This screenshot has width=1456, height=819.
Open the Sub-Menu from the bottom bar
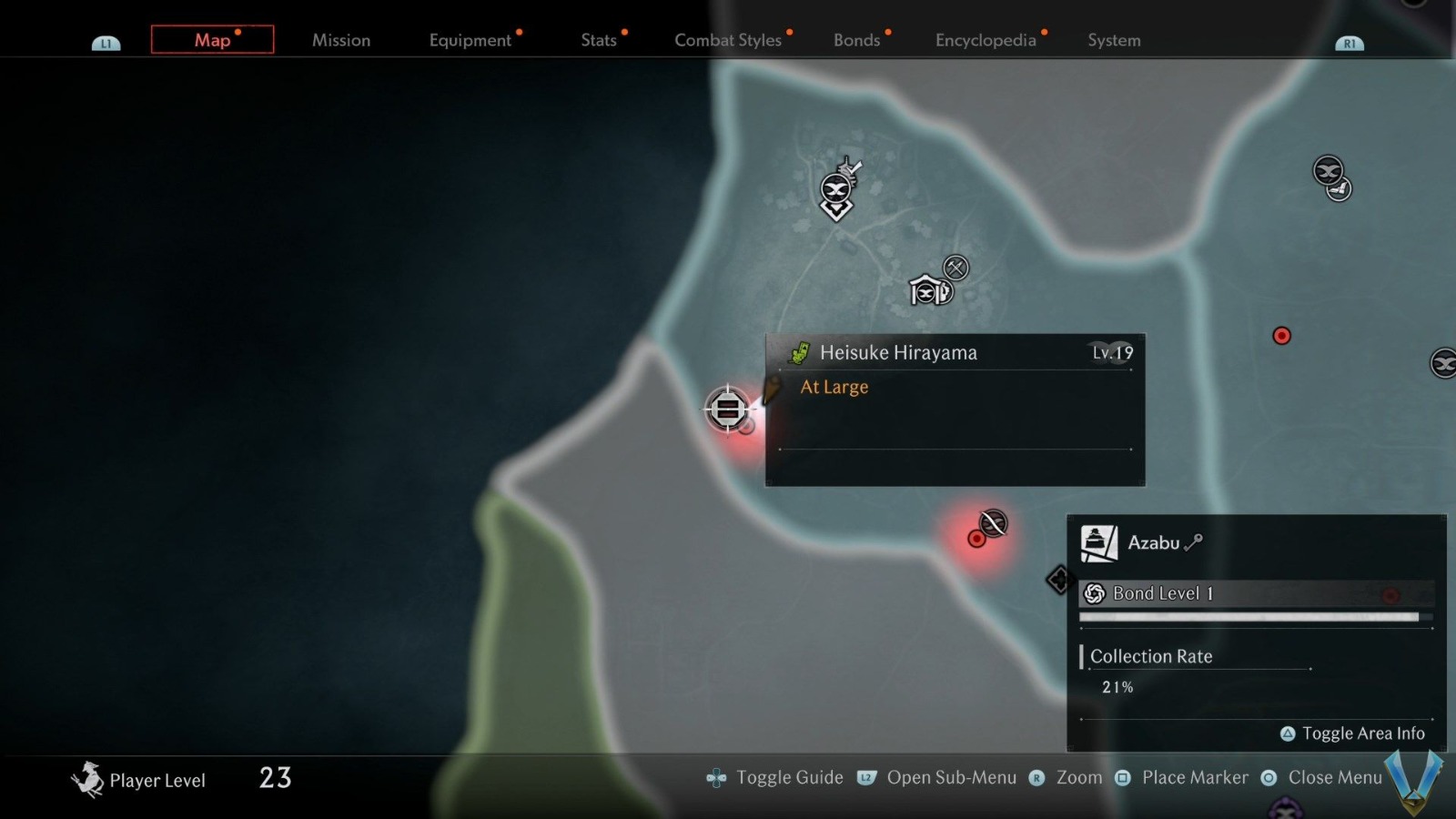(x=954, y=778)
